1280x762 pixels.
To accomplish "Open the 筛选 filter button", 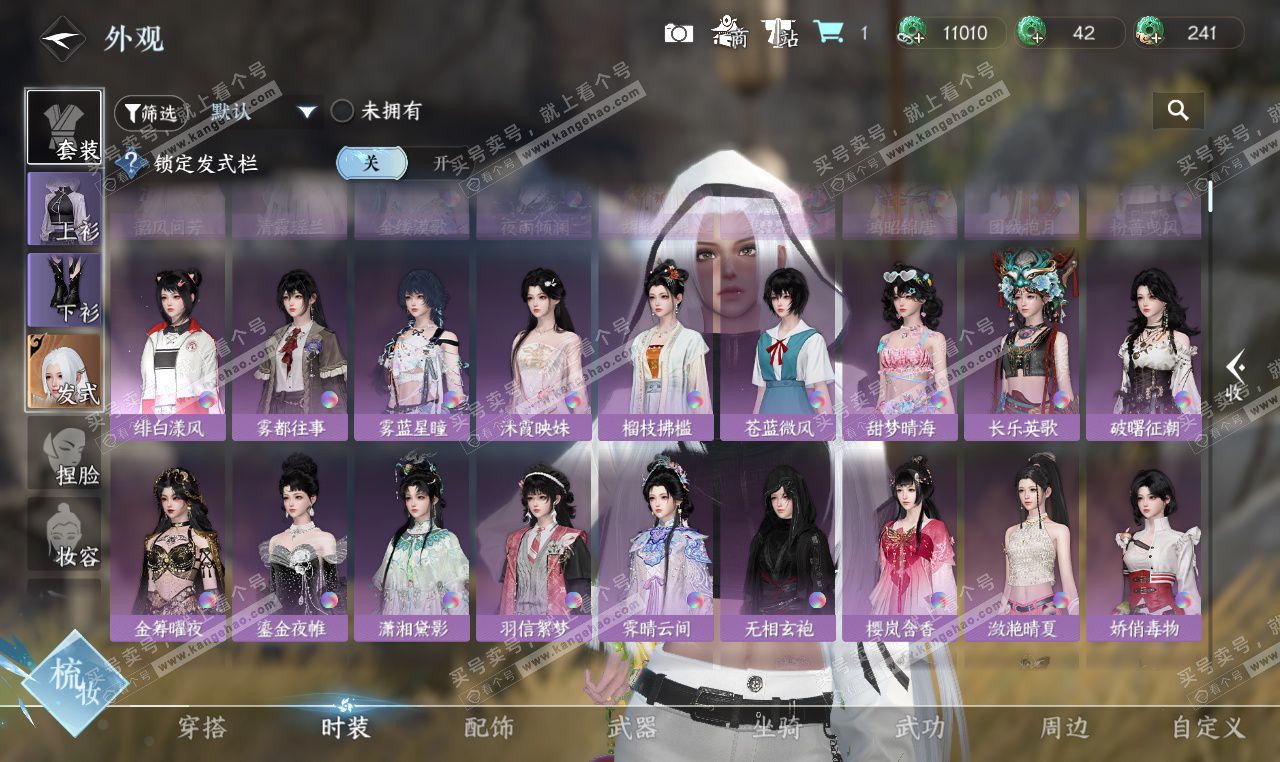I will coord(150,112).
